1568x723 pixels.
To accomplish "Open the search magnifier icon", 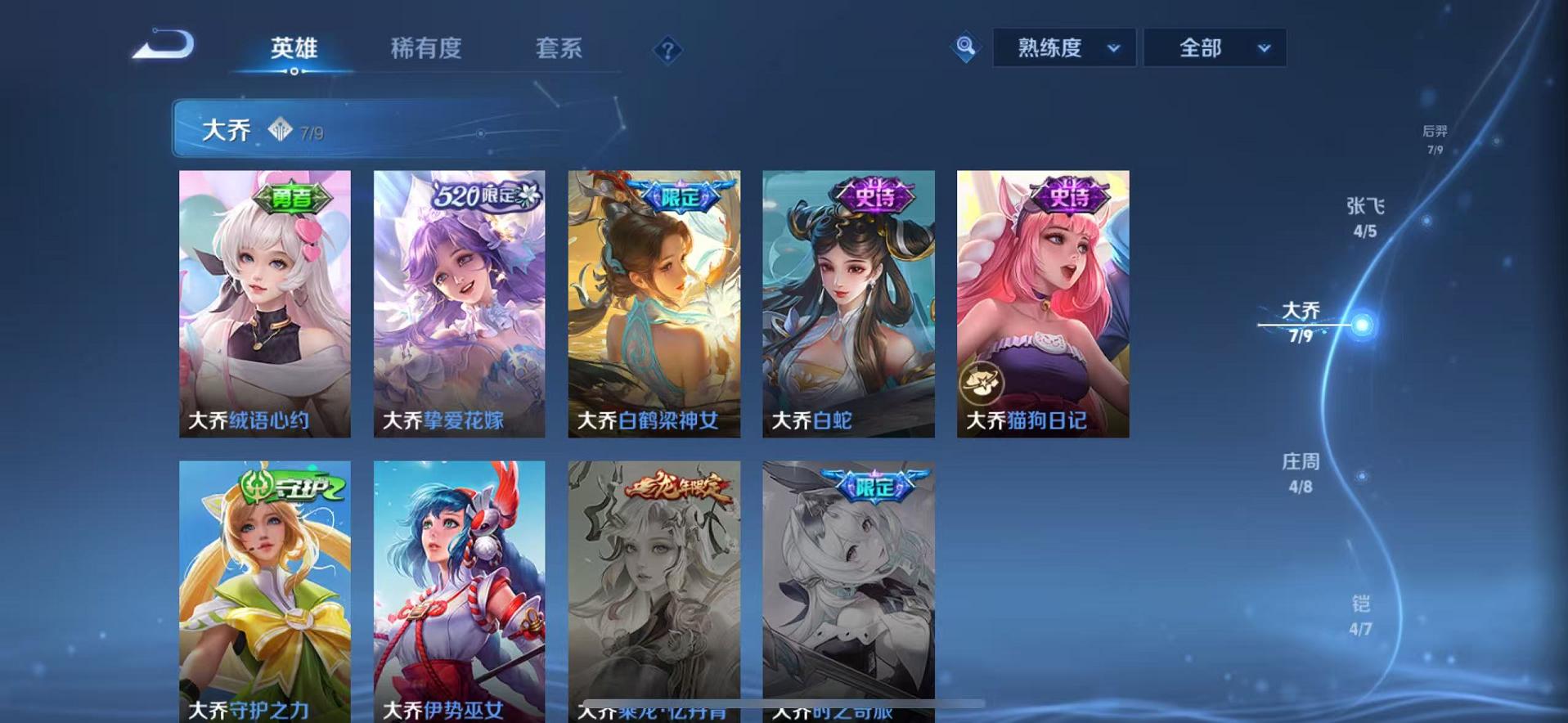I will [x=965, y=47].
